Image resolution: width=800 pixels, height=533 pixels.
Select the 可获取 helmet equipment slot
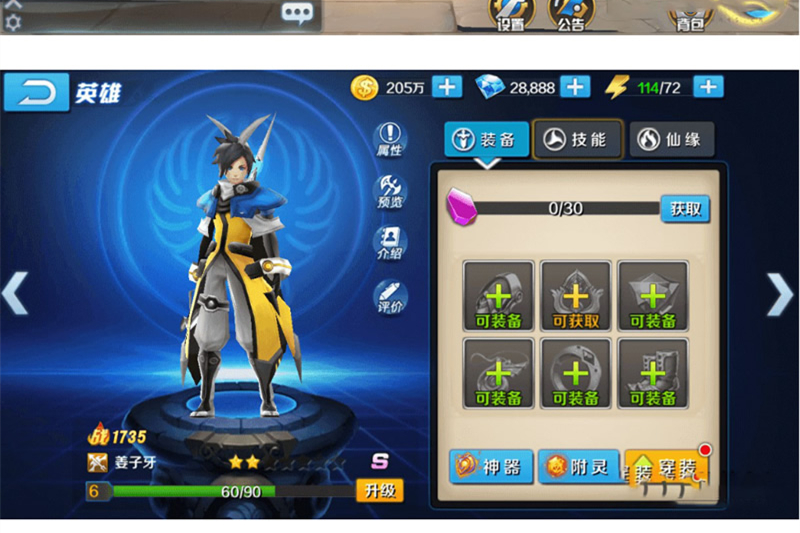click(576, 295)
